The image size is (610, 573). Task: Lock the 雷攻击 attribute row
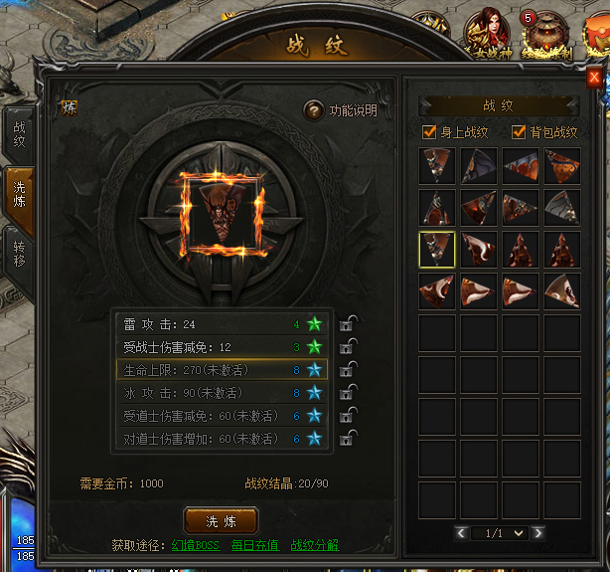click(349, 323)
